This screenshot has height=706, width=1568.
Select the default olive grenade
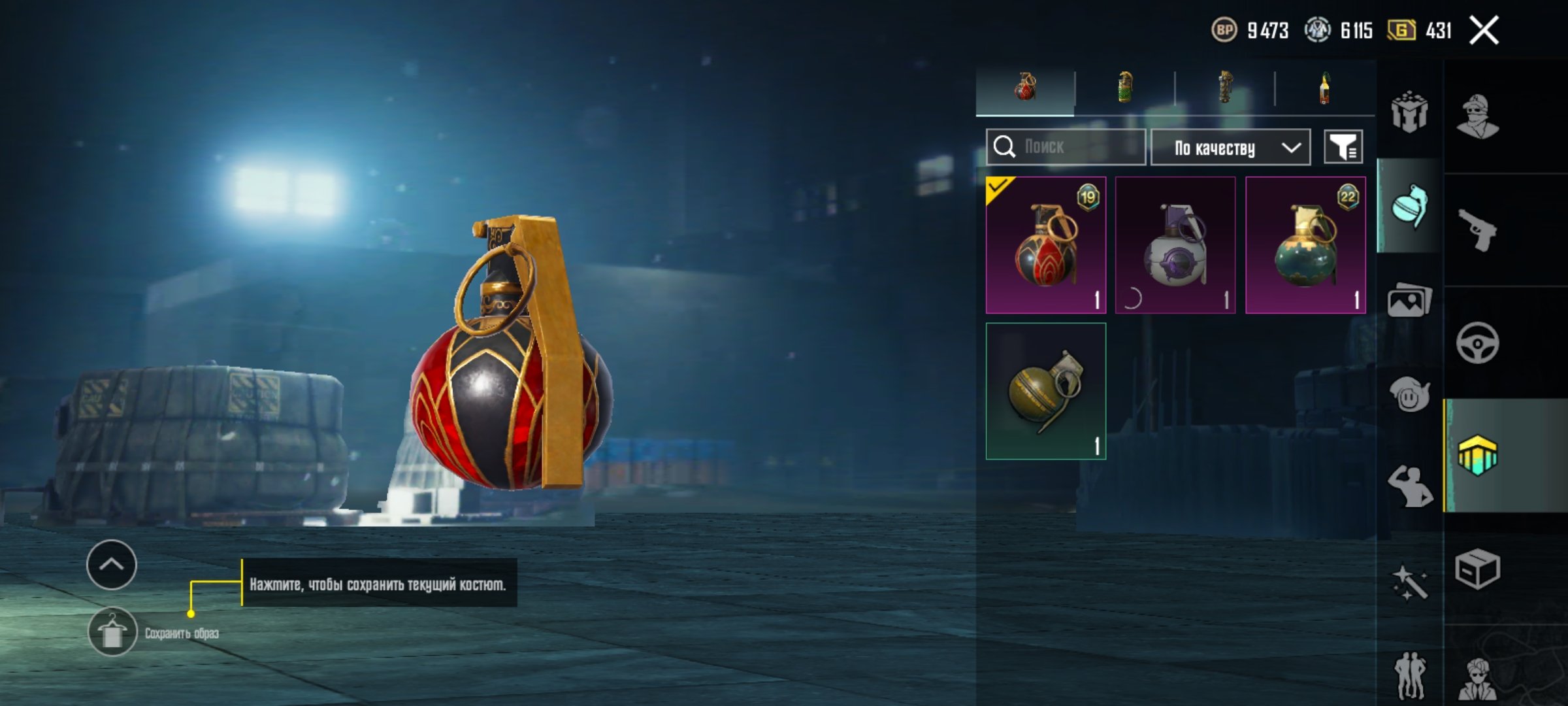point(1045,391)
